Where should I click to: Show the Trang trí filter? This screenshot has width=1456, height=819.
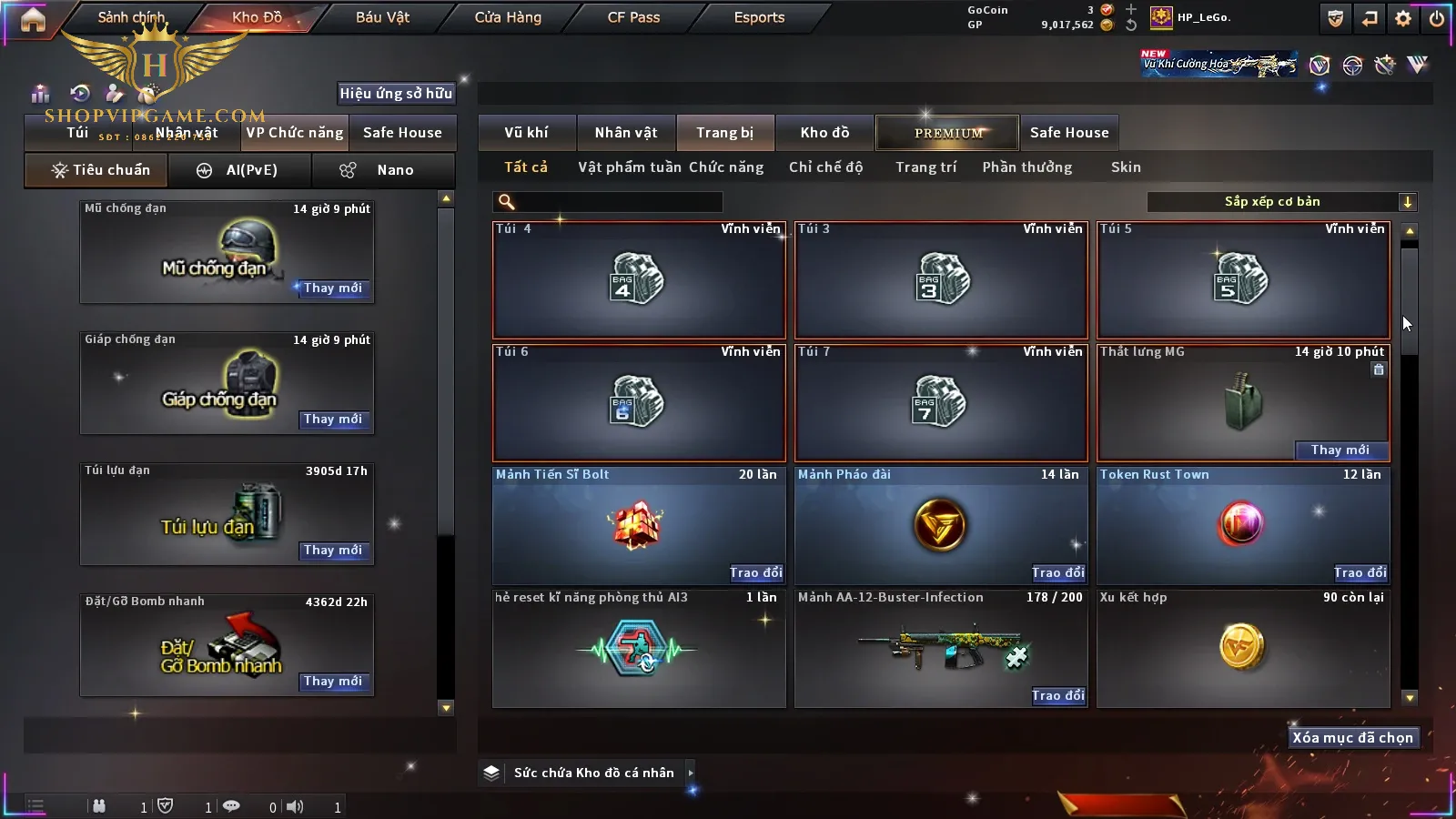[x=925, y=167]
